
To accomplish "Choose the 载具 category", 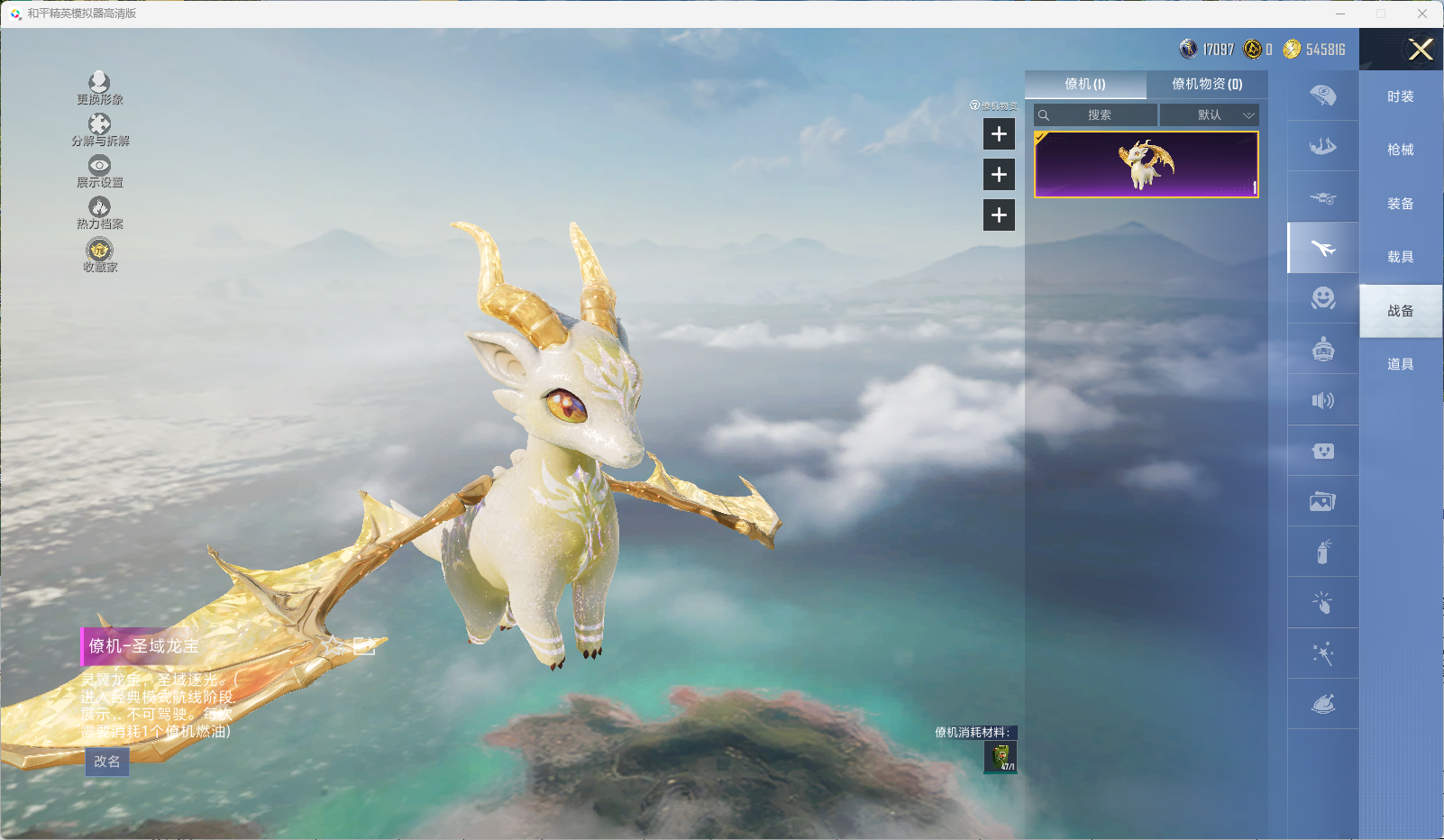I will pos(1400,257).
